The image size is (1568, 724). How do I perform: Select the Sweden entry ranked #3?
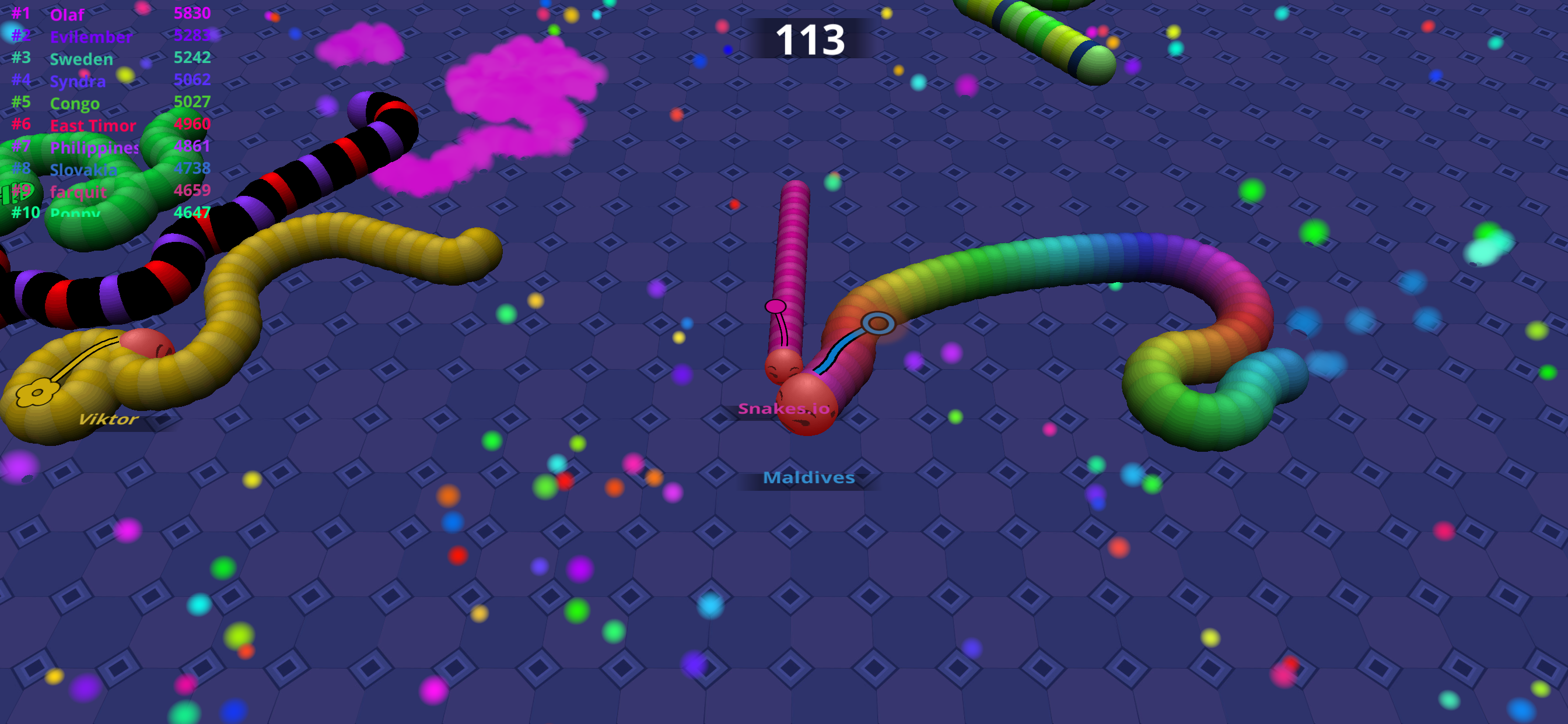click(x=80, y=59)
